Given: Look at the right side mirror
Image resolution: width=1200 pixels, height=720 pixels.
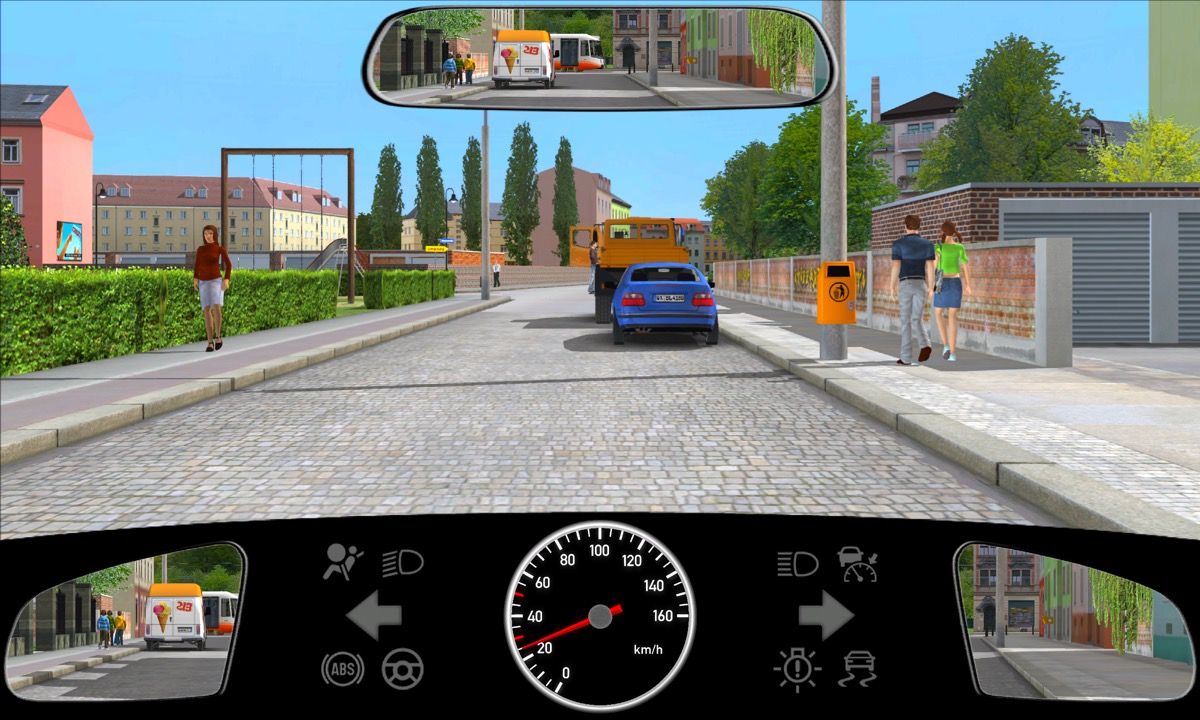Looking at the screenshot, I should tap(1070, 622).
